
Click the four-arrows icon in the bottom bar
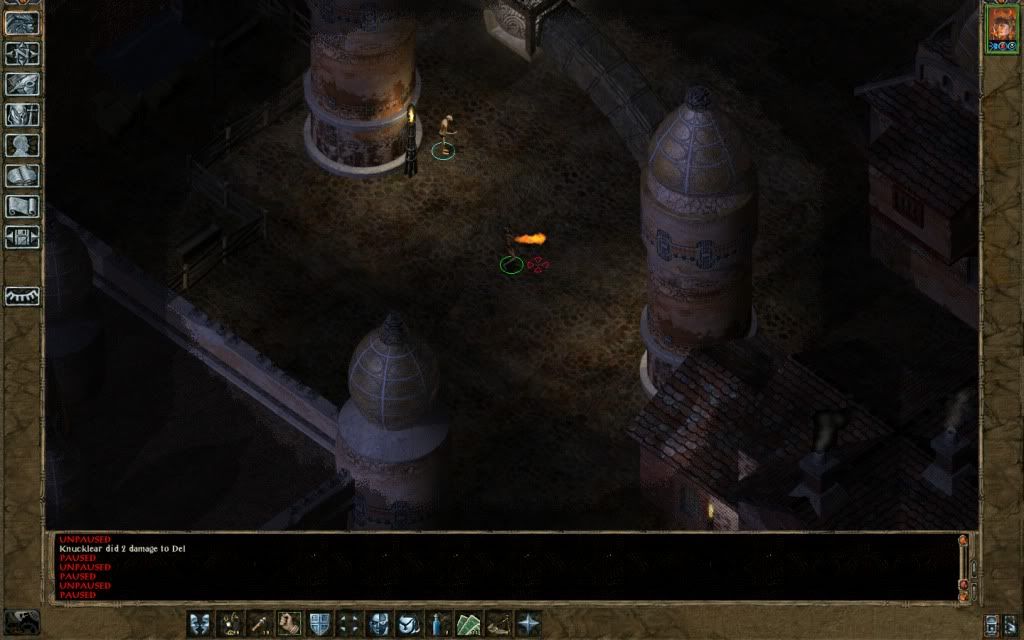350,623
